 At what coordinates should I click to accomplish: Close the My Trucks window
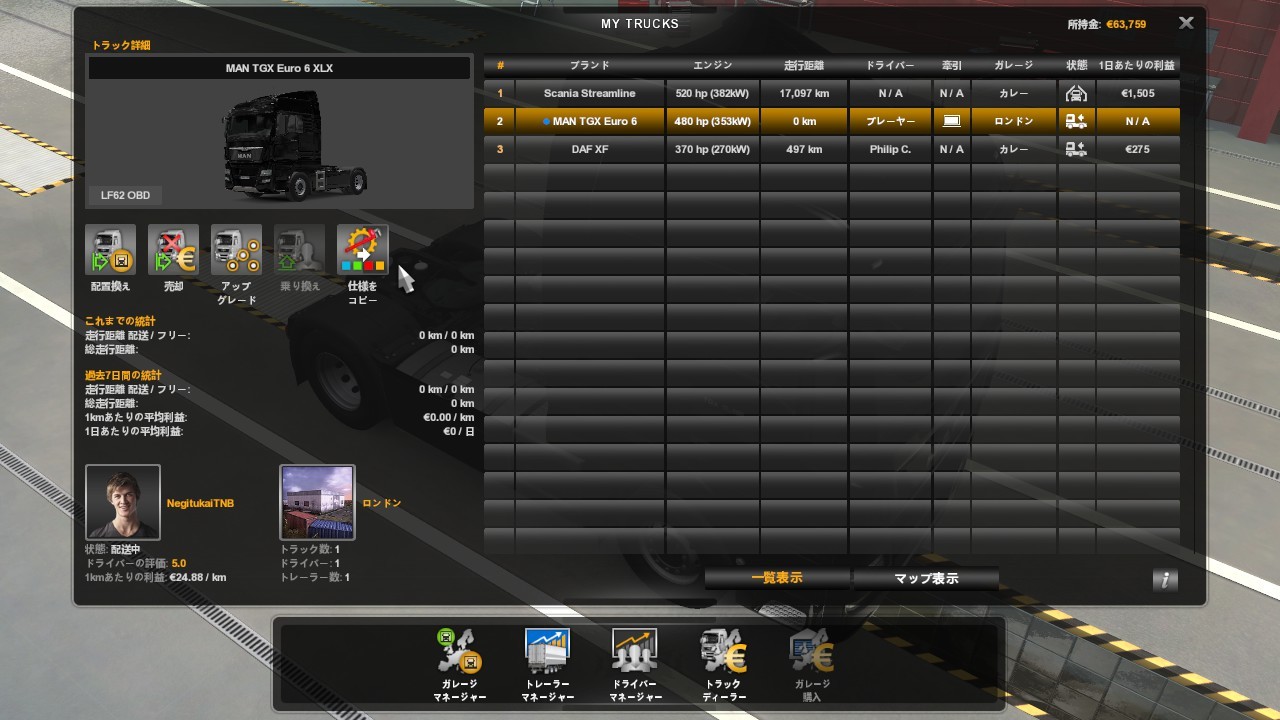coord(1186,23)
